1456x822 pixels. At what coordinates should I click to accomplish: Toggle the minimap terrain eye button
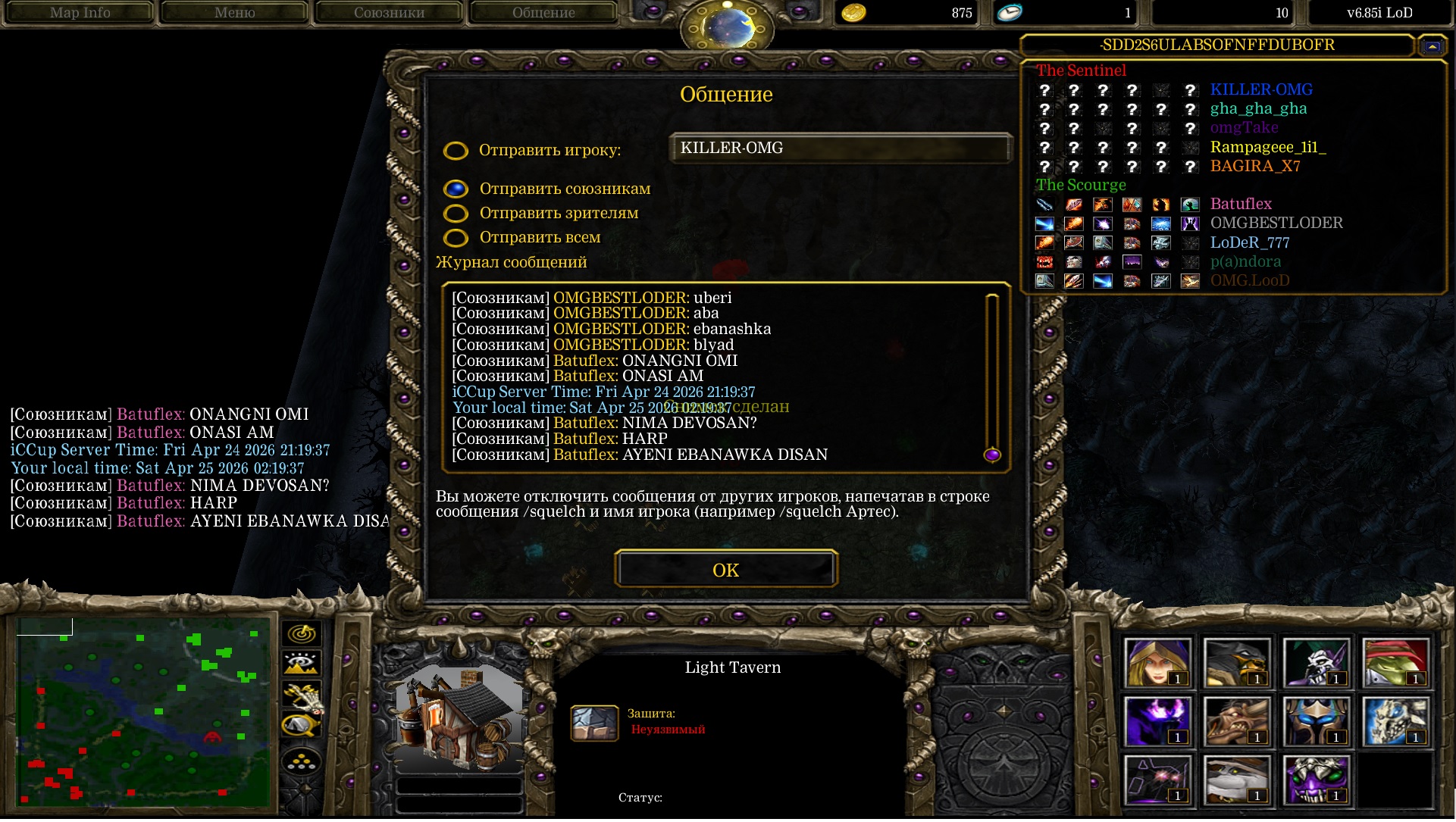[x=302, y=664]
